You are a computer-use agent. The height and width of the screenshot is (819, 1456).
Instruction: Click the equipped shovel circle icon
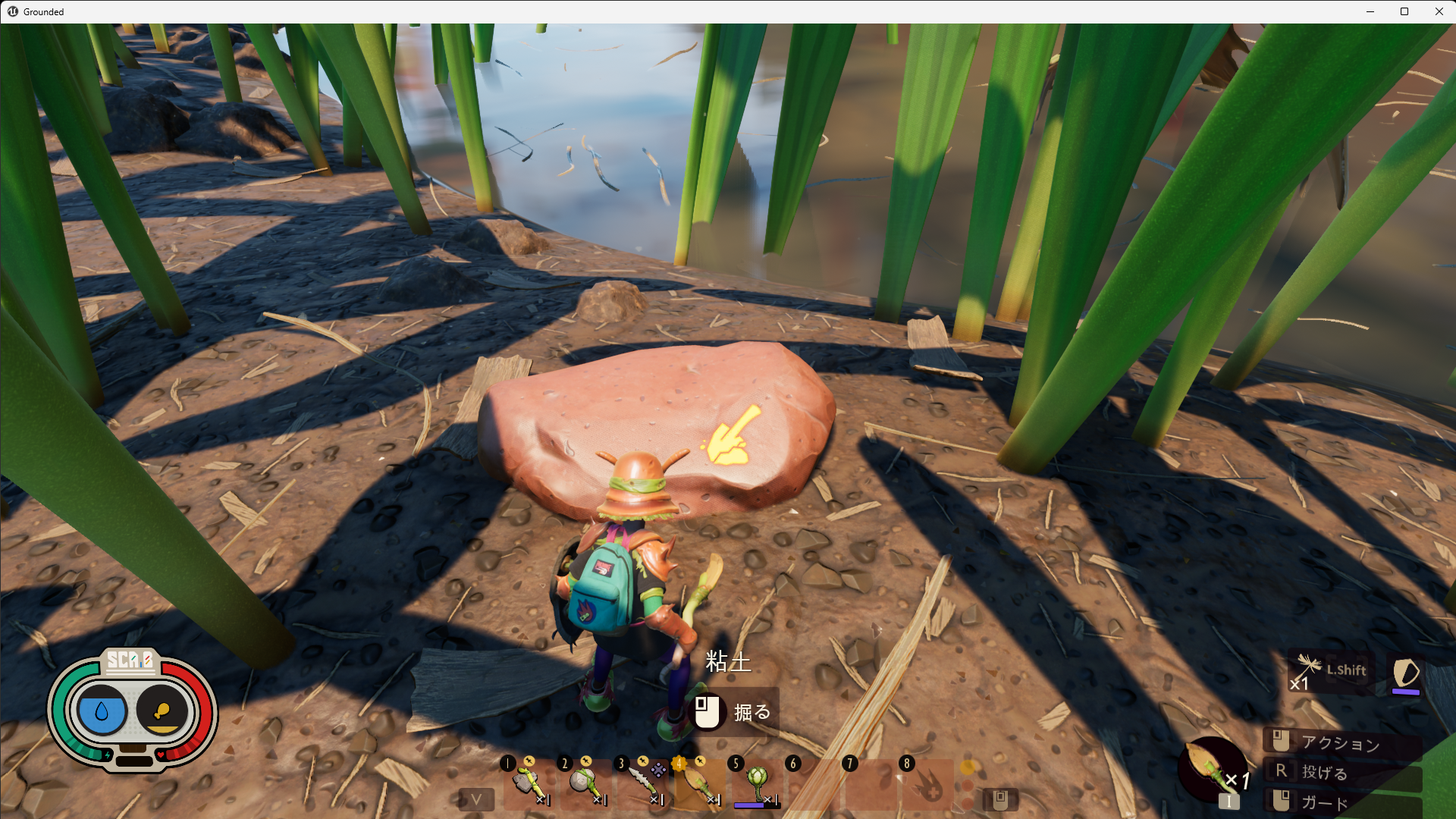pyautogui.click(x=1211, y=768)
